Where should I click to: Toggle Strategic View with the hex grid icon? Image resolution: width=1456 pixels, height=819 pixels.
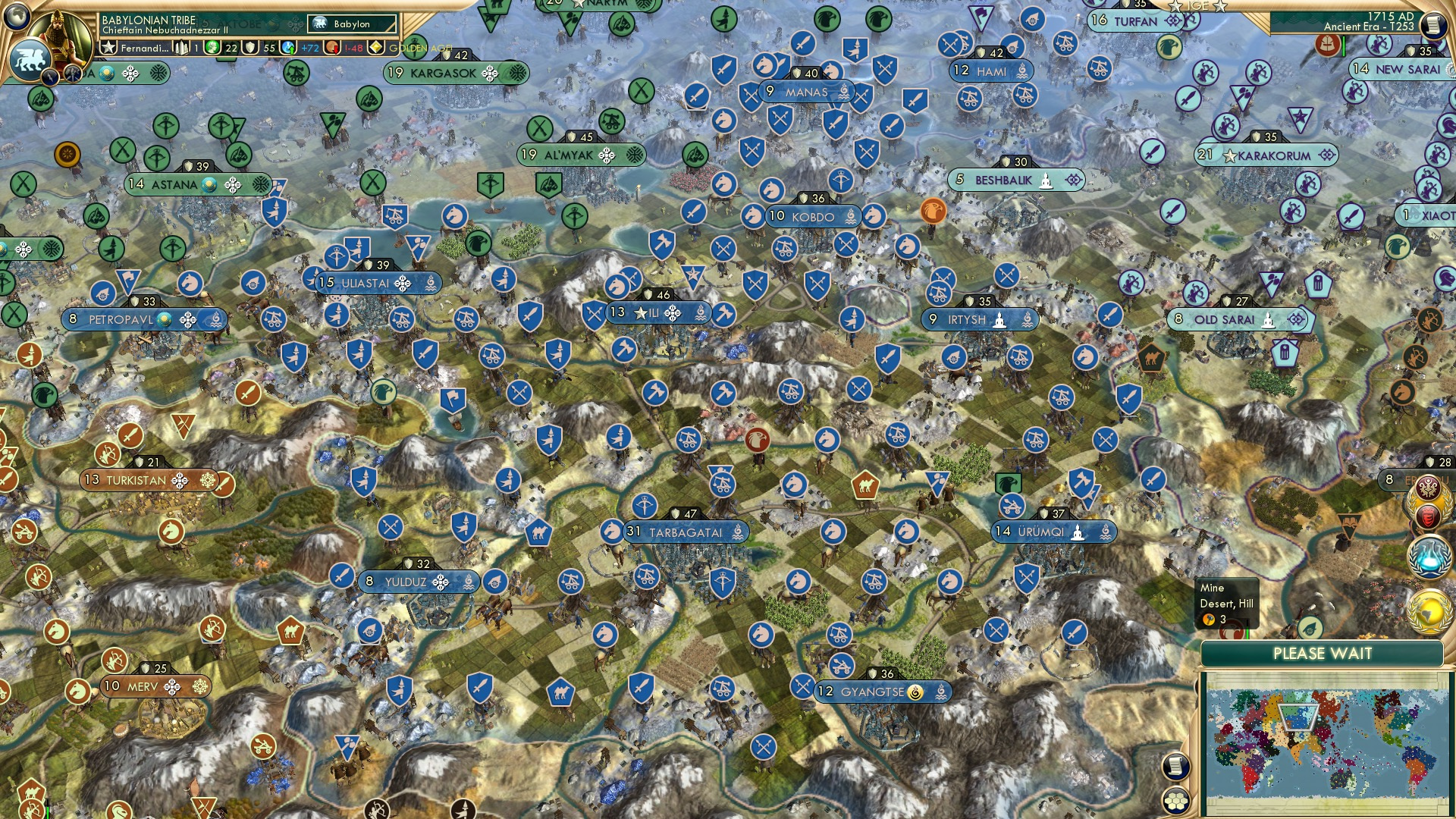pos(1175,802)
